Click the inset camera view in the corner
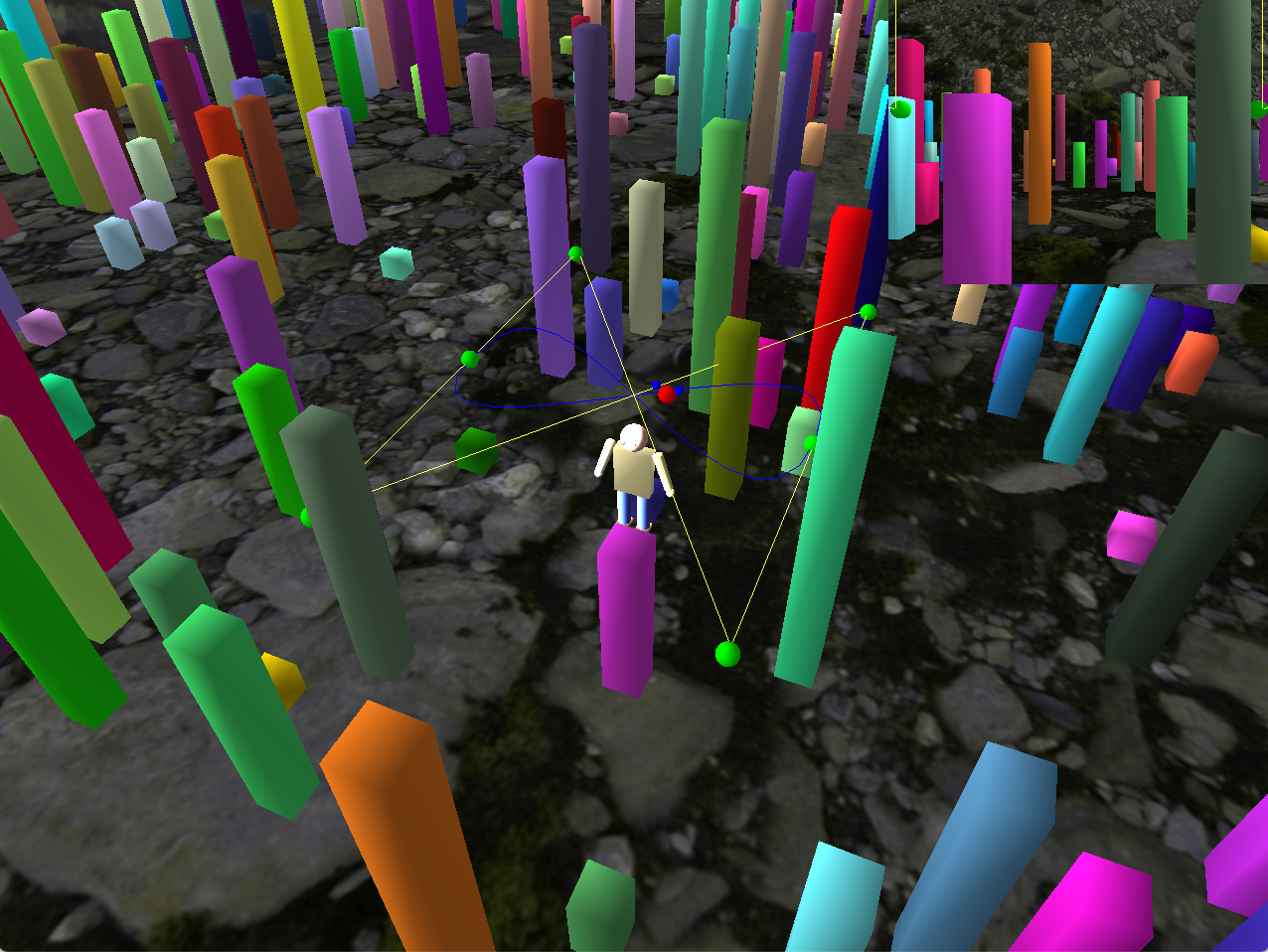Viewport: 1268px width, 952px height. point(1080,140)
